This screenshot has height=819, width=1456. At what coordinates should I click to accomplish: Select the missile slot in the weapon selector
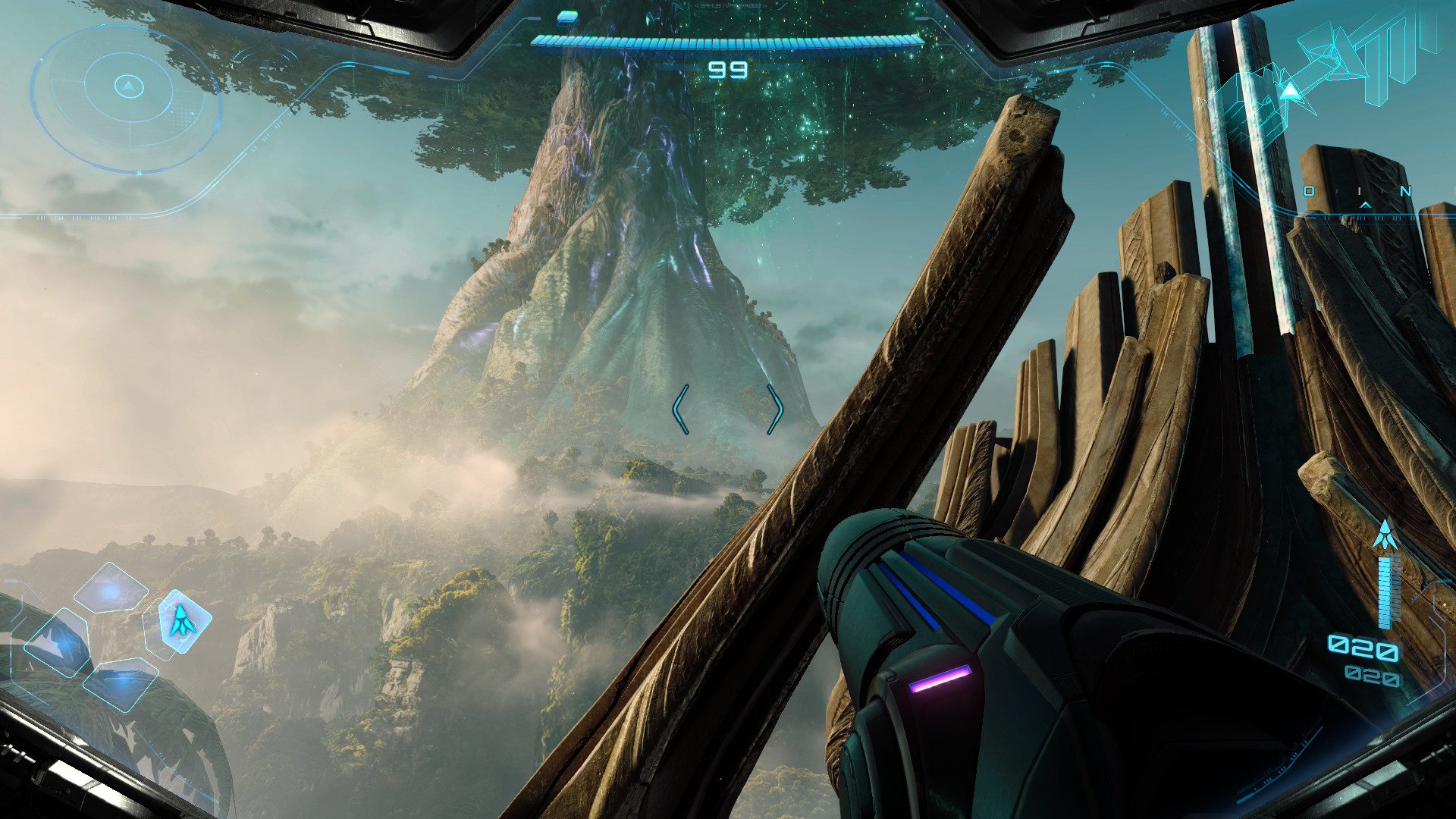(x=182, y=620)
